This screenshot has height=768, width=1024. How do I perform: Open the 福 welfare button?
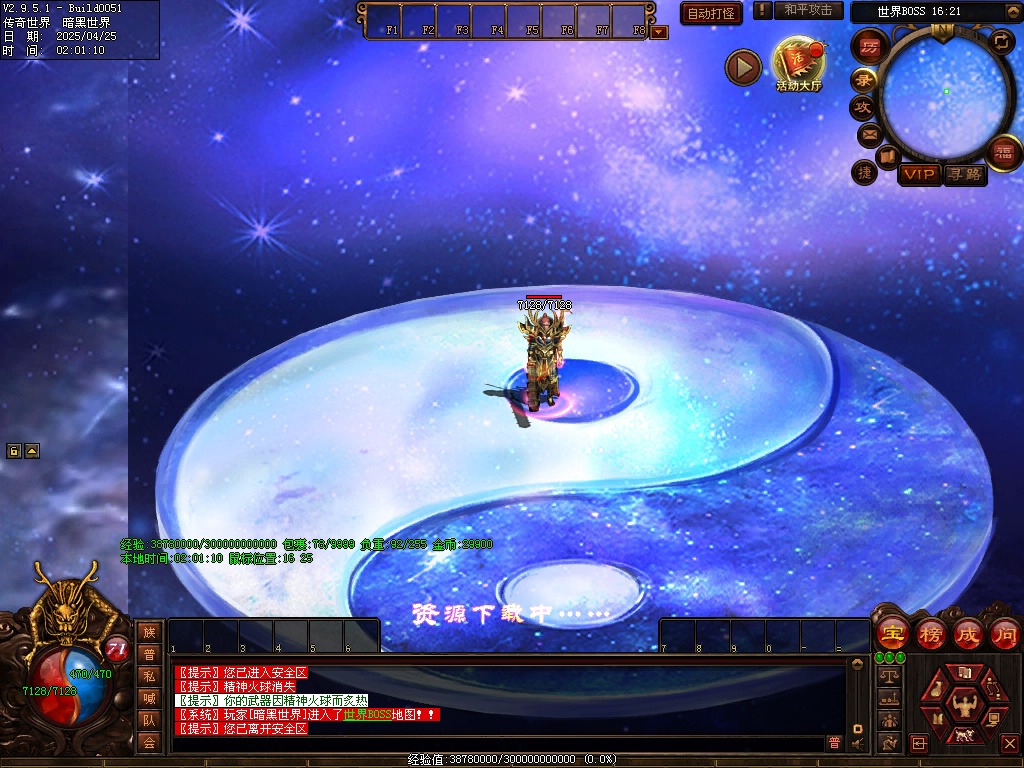pyautogui.click(x=1003, y=152)
